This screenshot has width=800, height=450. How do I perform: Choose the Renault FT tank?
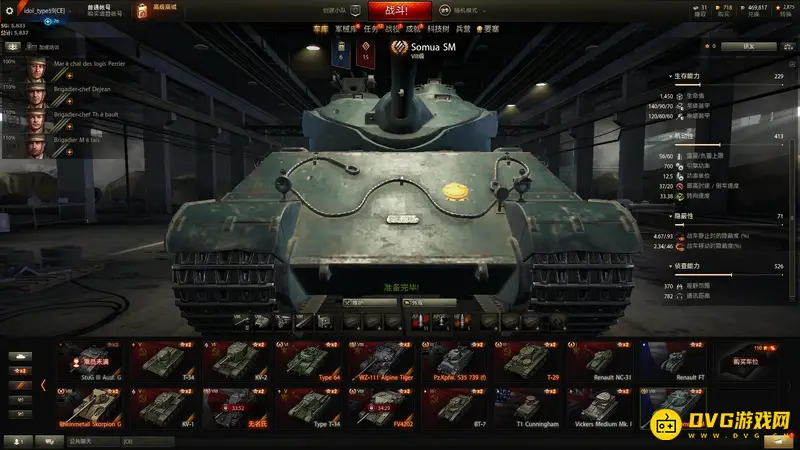pyautogui.click(x=672, y=362)
